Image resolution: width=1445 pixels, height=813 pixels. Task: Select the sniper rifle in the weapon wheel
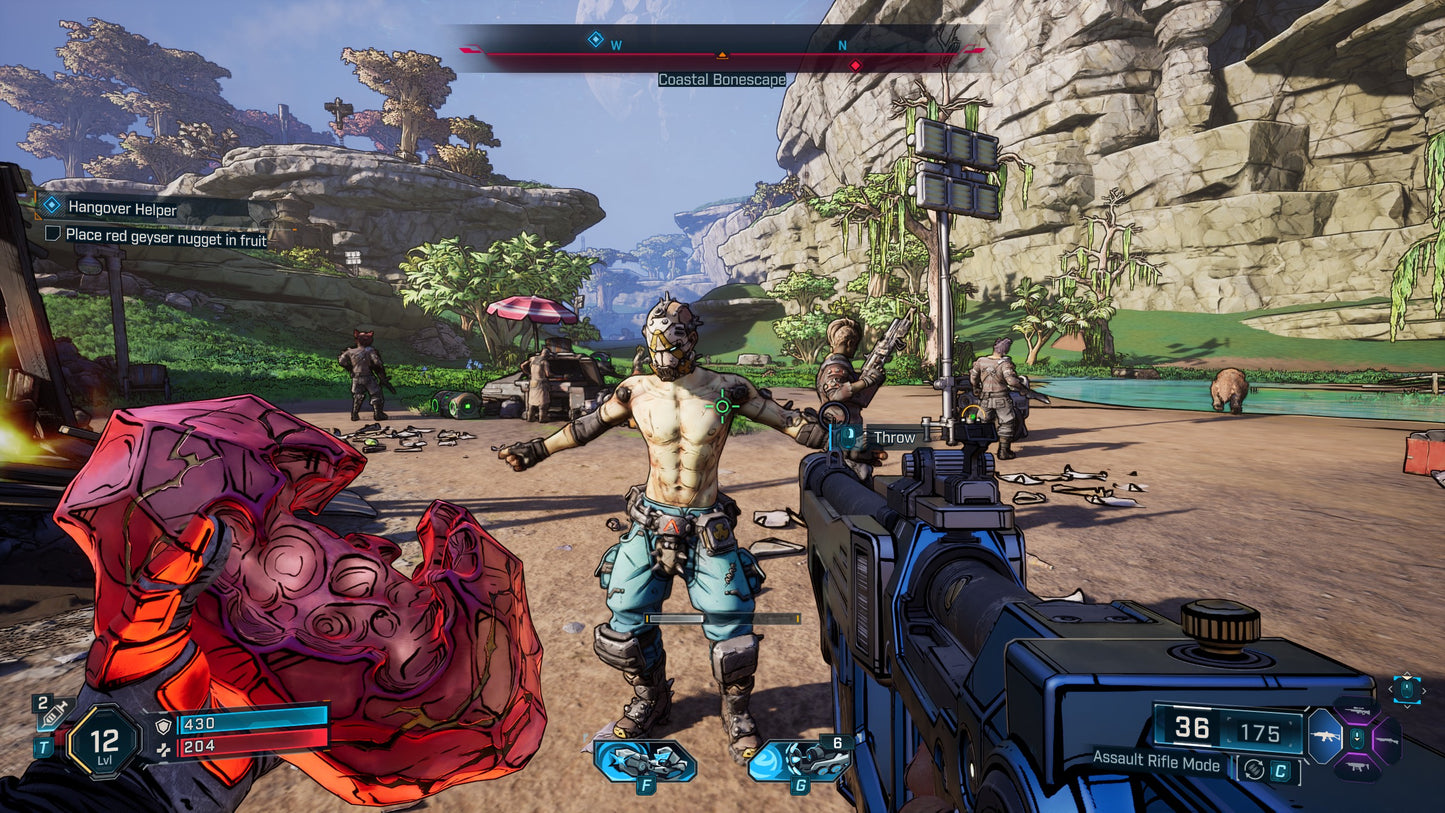[x=1358, y=710]
